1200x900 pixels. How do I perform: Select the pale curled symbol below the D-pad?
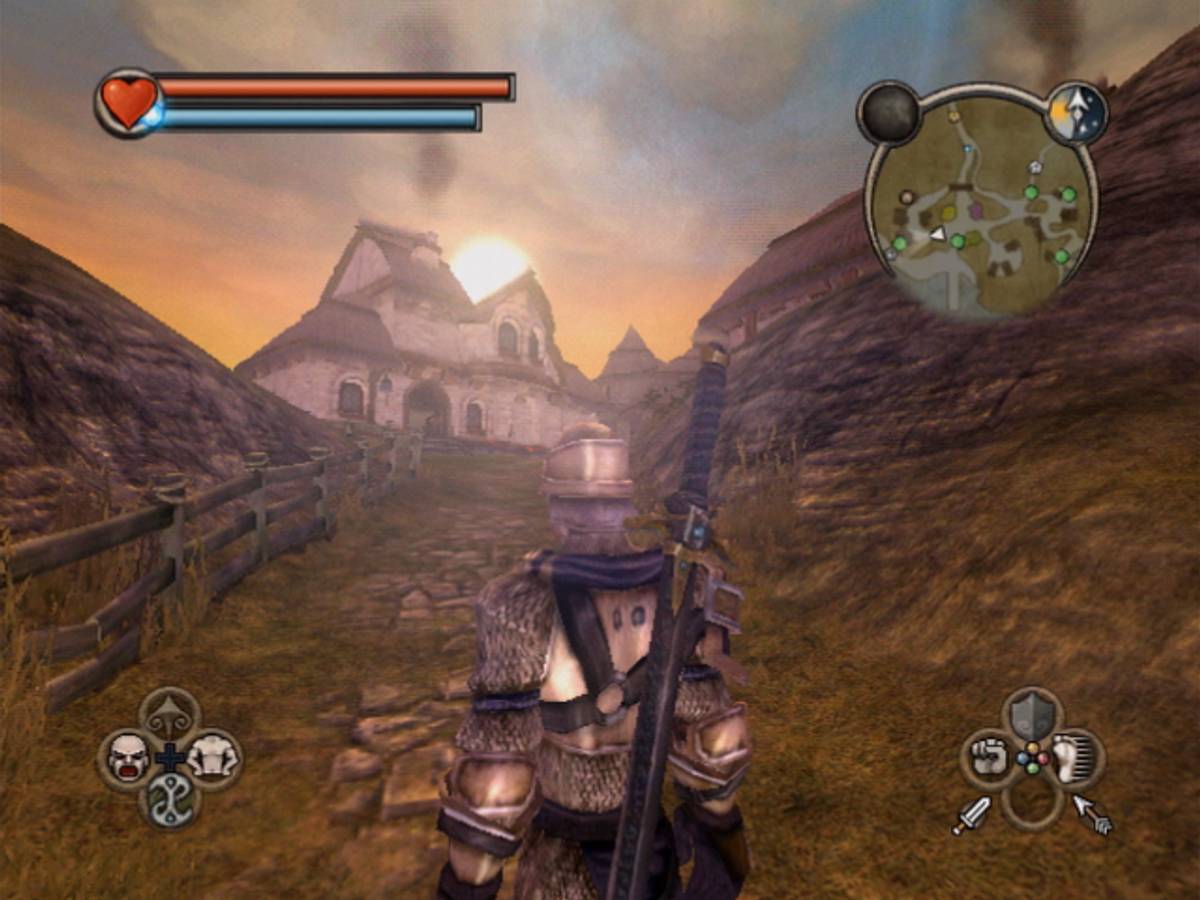[x=170, y=800]
